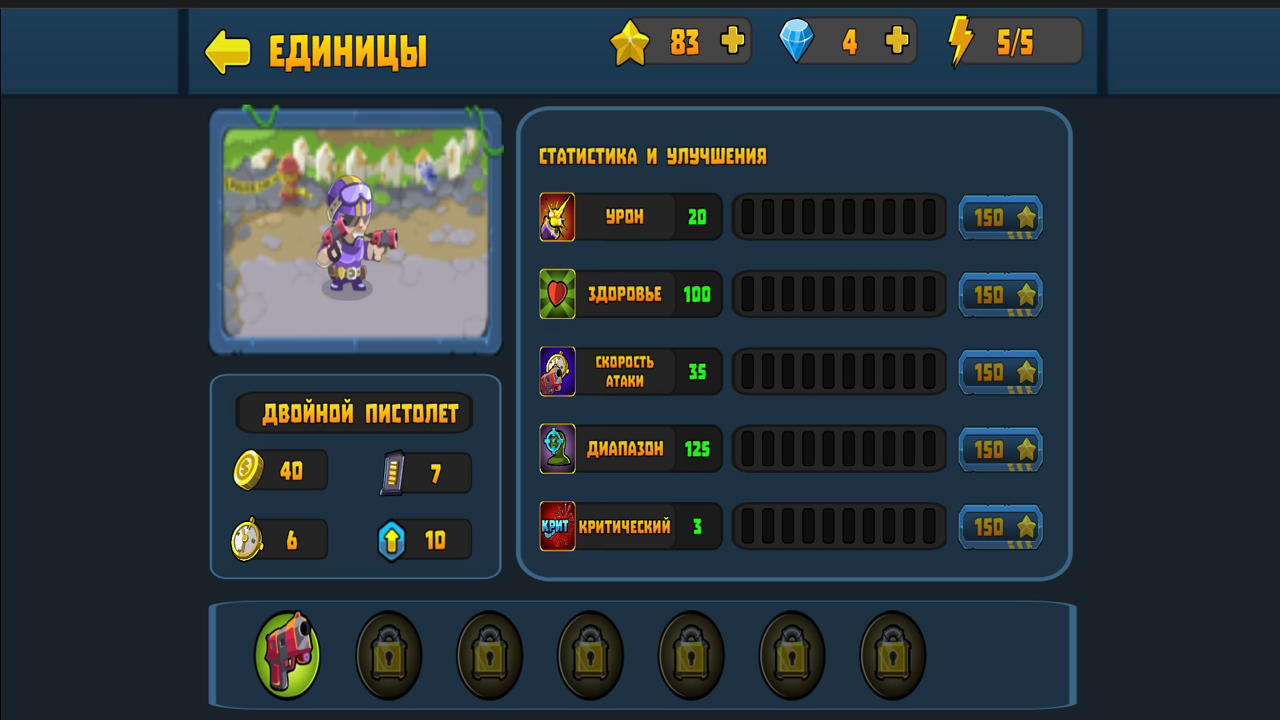Screen dimensions: 1280x720
Task: Click the upgrade arrow icon showing 10
Action: click(392, 540)
